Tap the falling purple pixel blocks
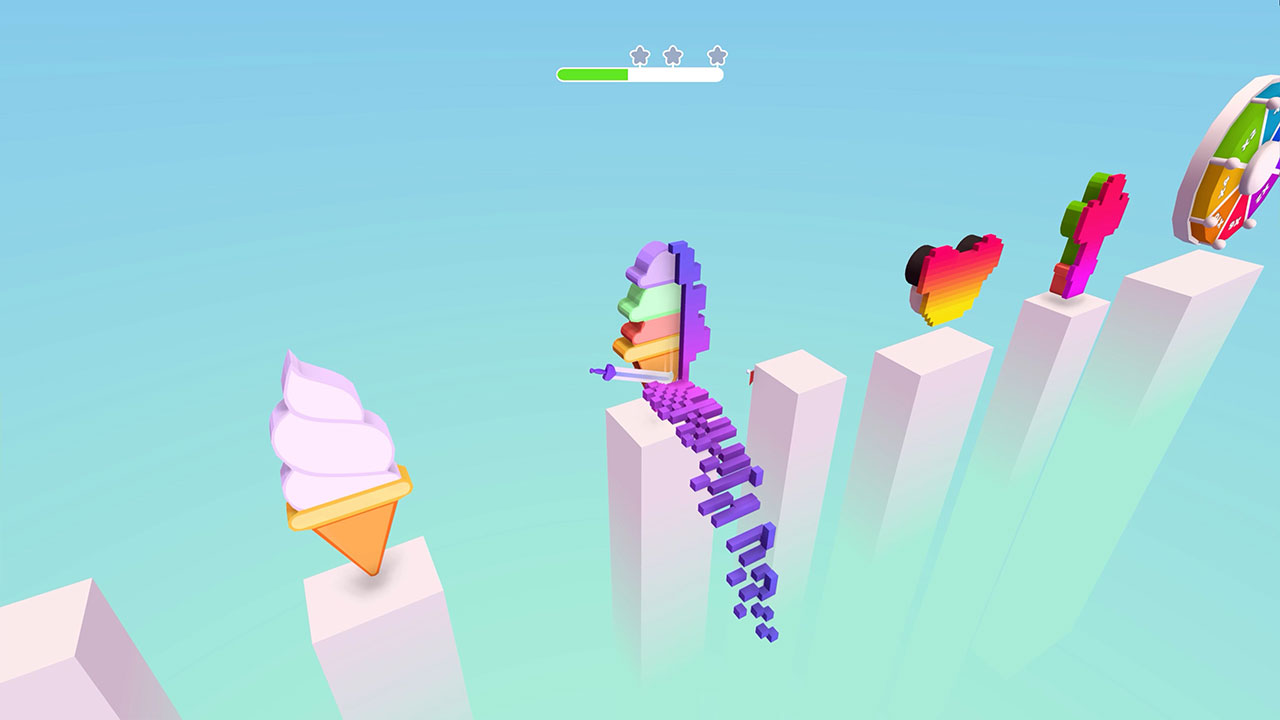Image resolution: width=1280 pixels, height=720 pixels. [x=730, y=520]
